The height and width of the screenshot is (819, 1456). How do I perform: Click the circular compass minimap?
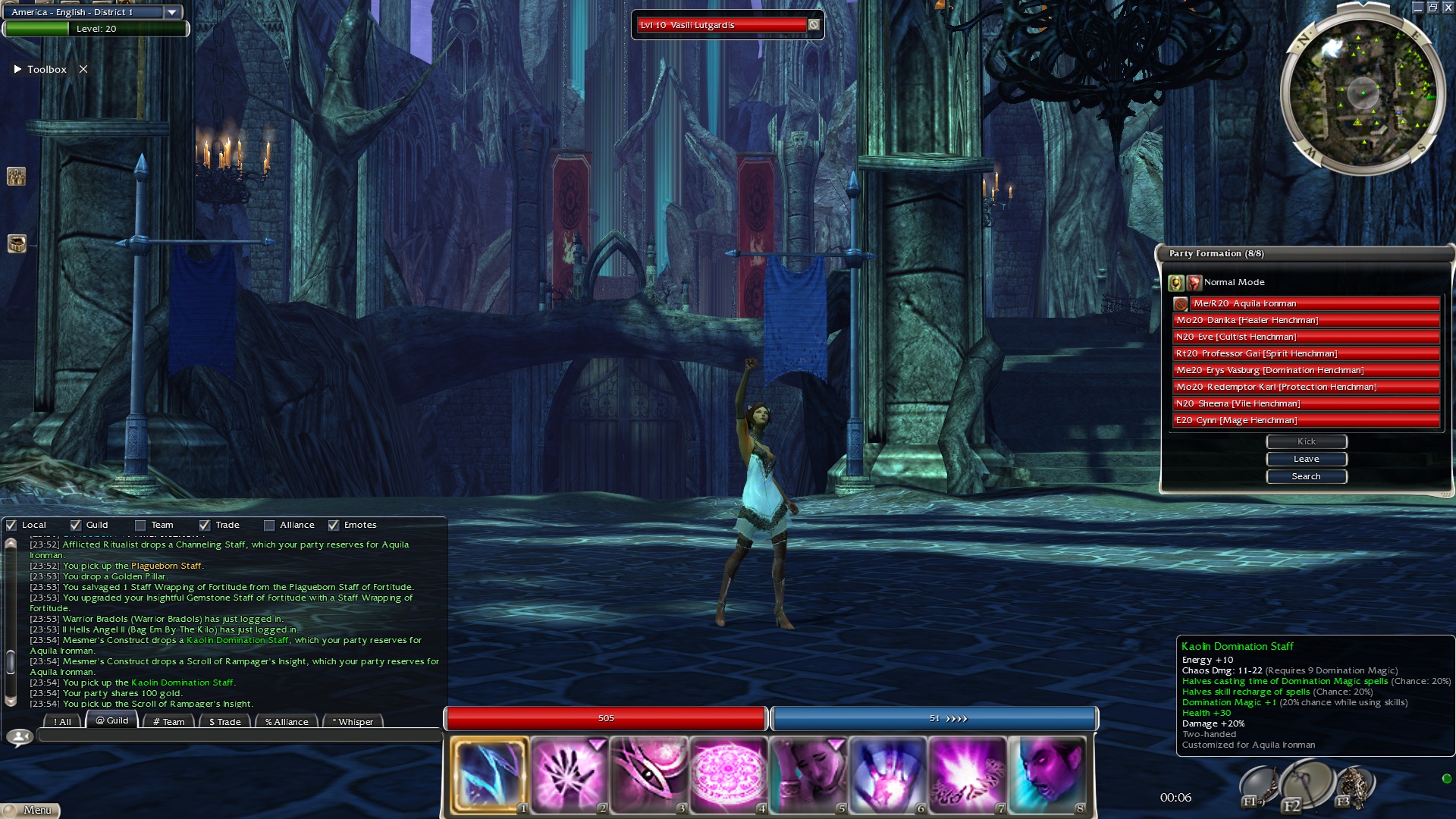pyautogui.click(x=1362, y=93)
